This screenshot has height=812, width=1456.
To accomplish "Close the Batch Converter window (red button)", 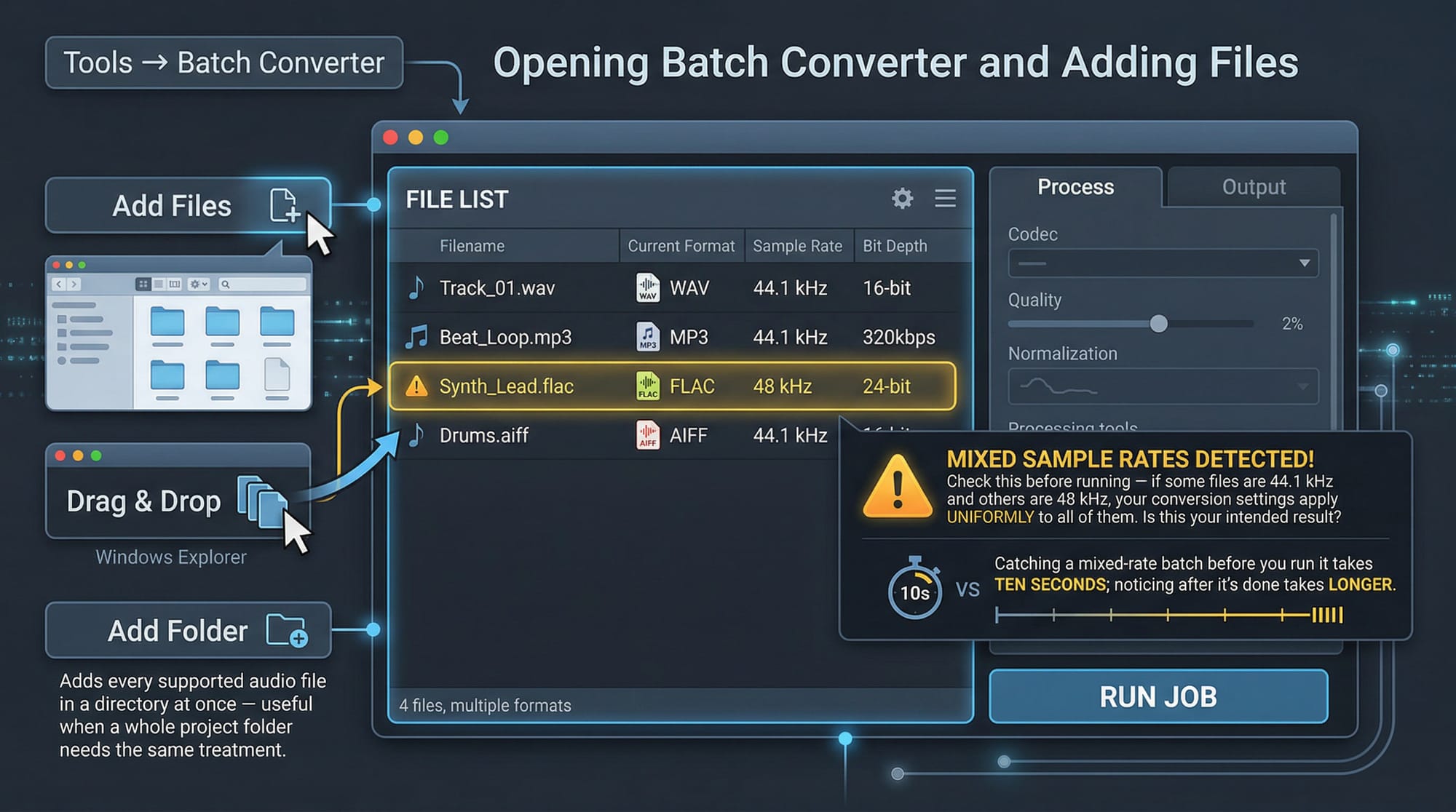I will pyautogui.click(x=391, y=138).
